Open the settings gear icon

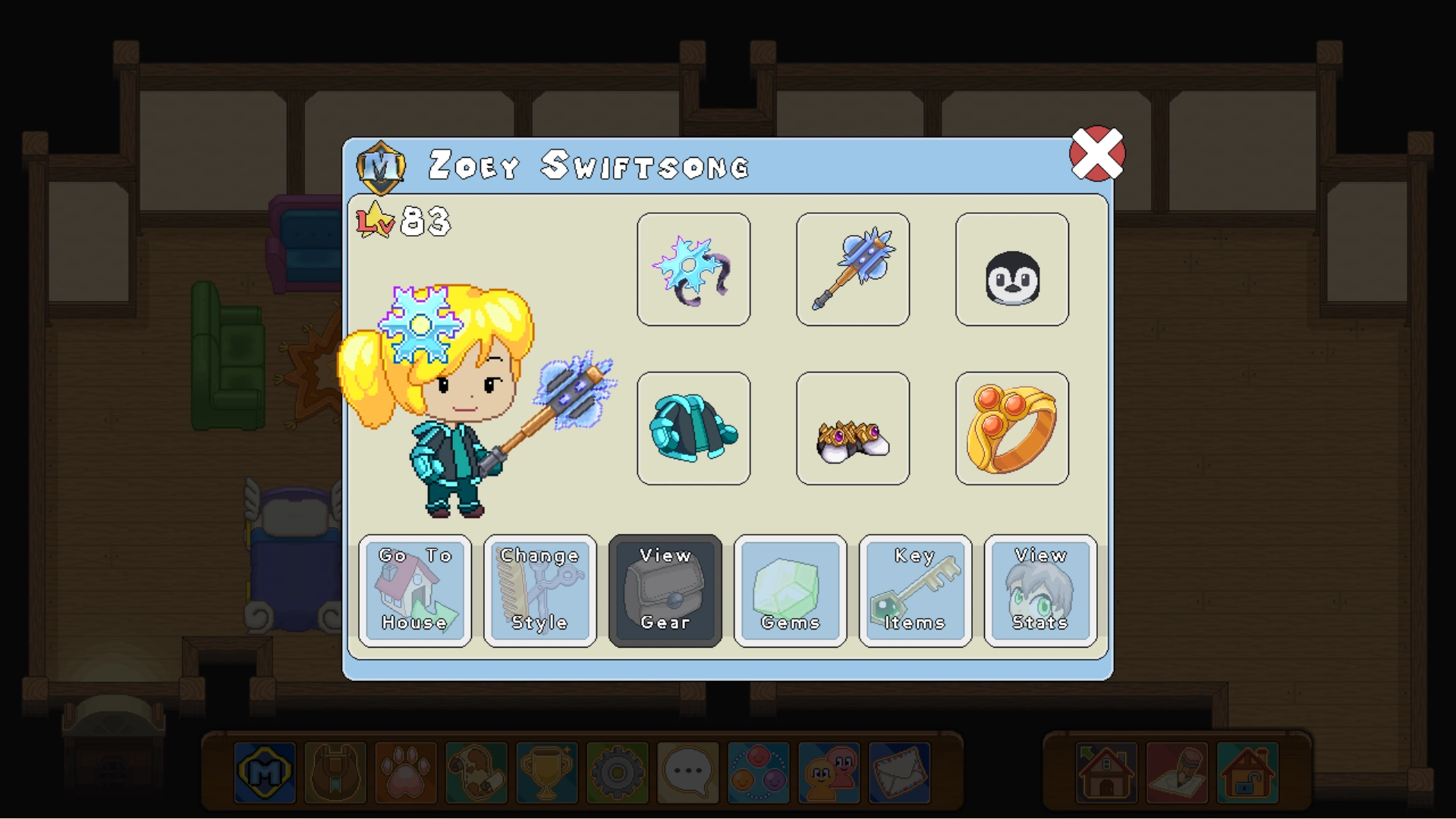point(618,773)
